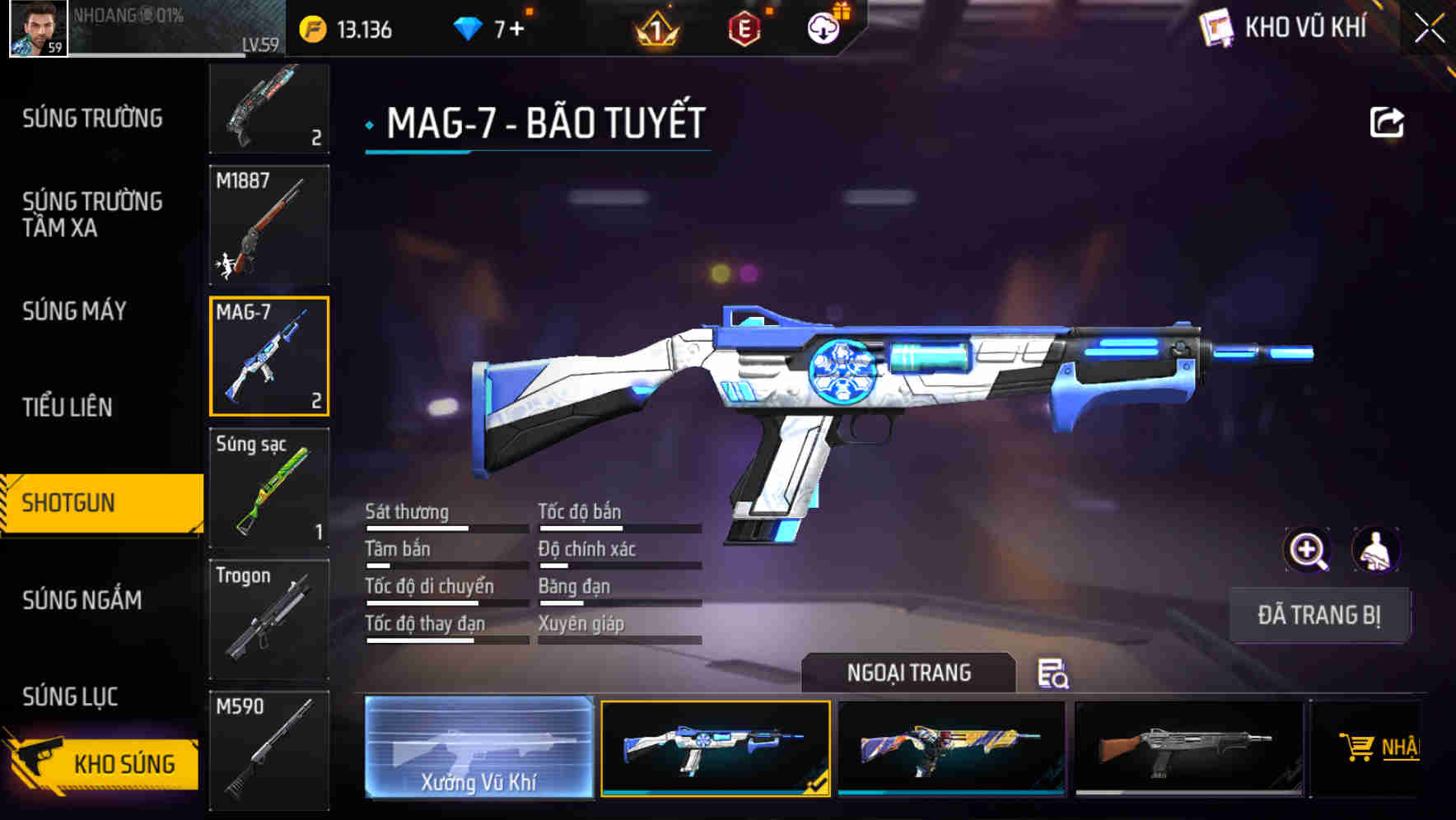Click the Kho Vũ Khí book icon
The image size is (1456, 820).
1216,27
